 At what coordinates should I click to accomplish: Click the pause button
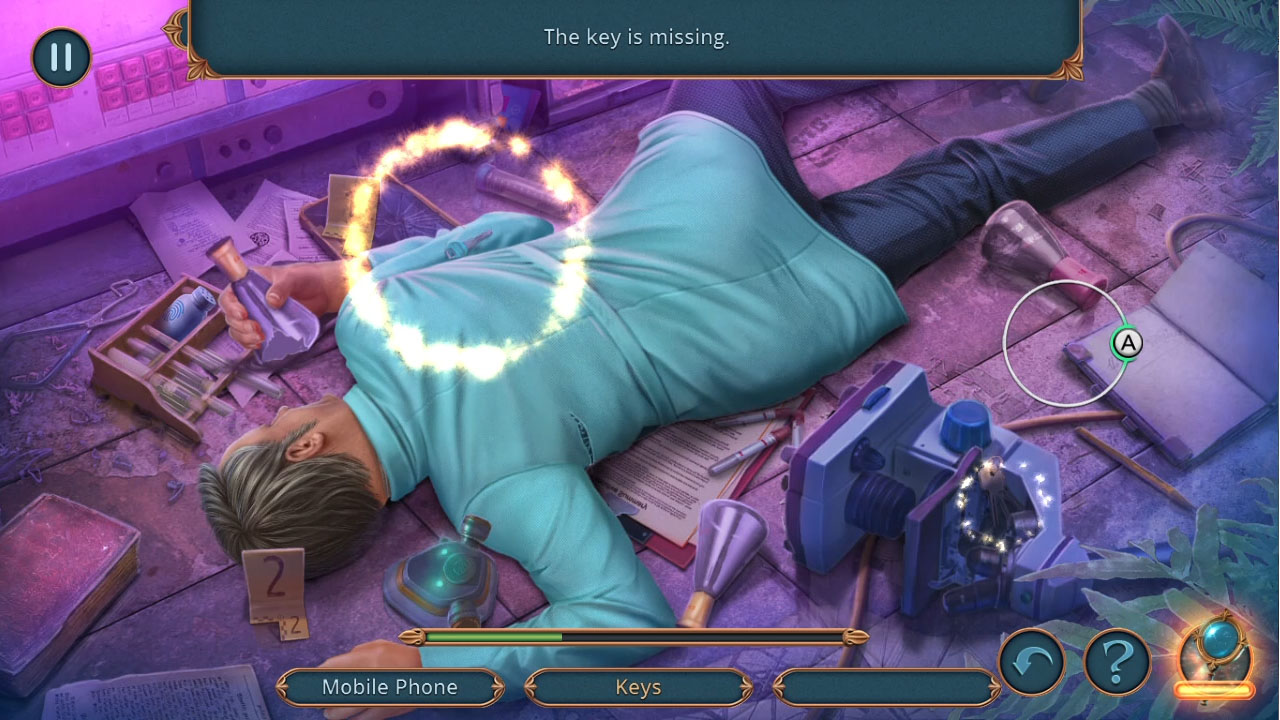click(60, 57)
